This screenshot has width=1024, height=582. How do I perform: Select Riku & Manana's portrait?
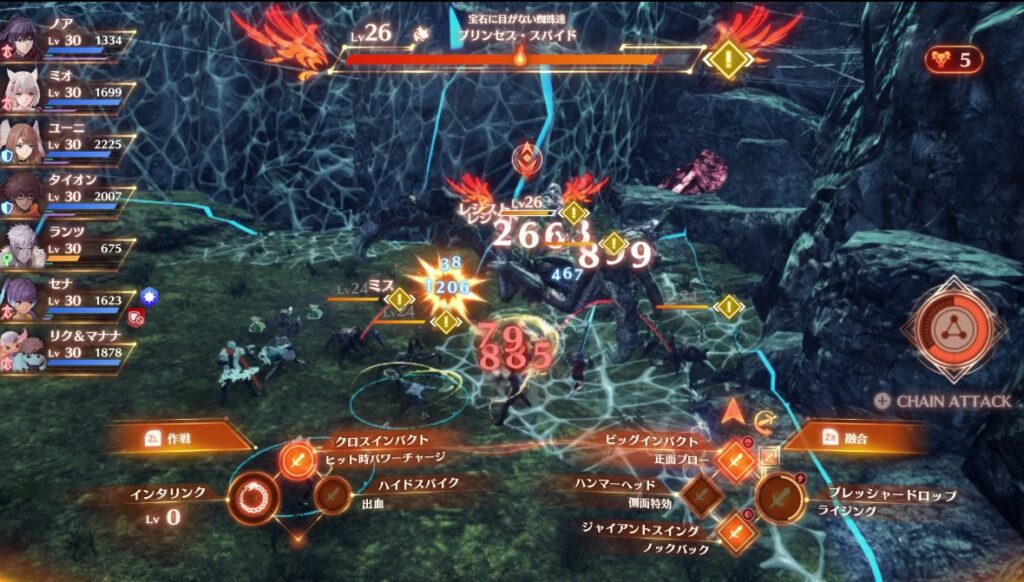(x=22, y=350)
